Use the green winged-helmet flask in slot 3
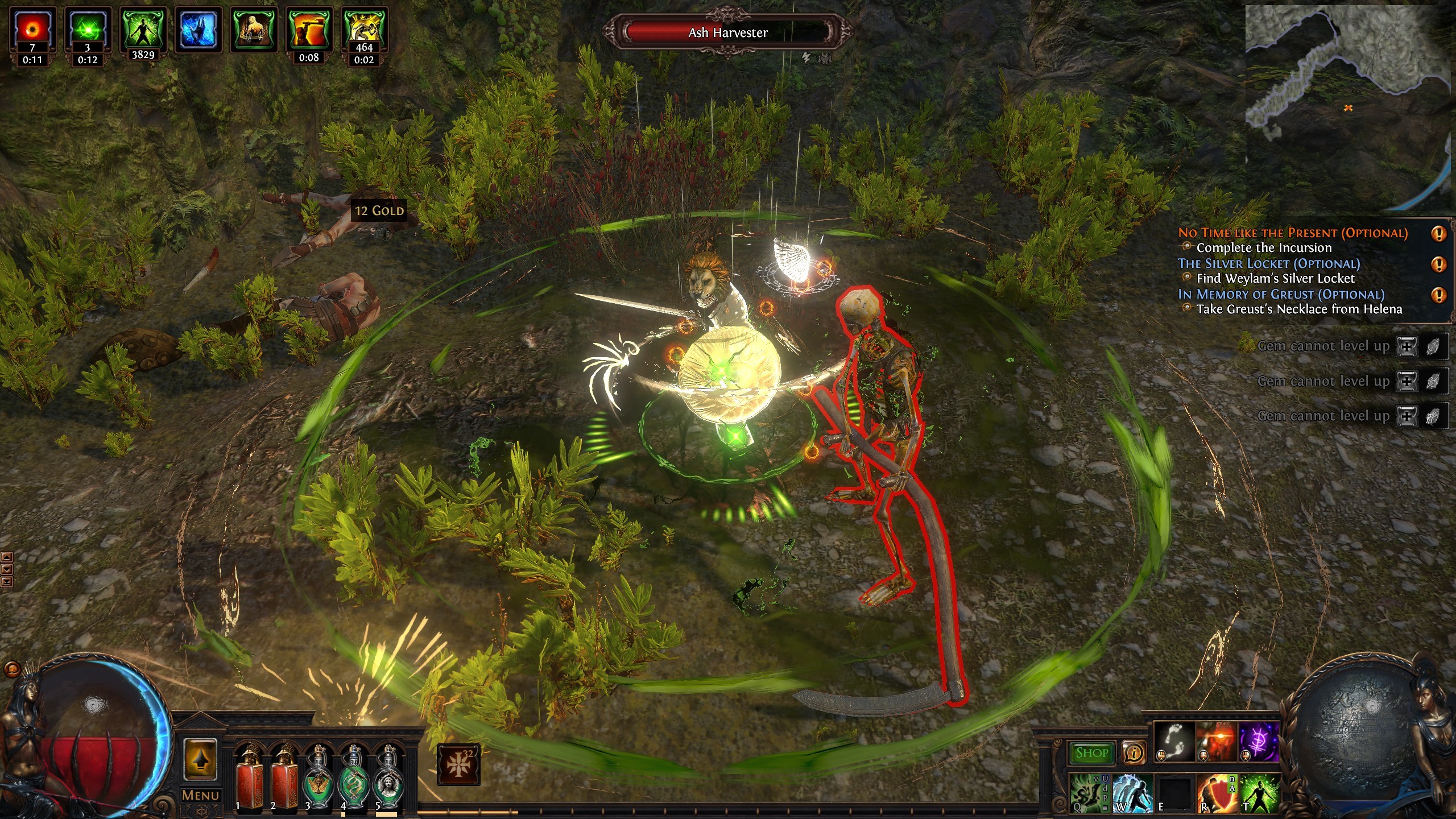Image resolution: width=1456 pixels, height=819 pixels. [317, 777]
